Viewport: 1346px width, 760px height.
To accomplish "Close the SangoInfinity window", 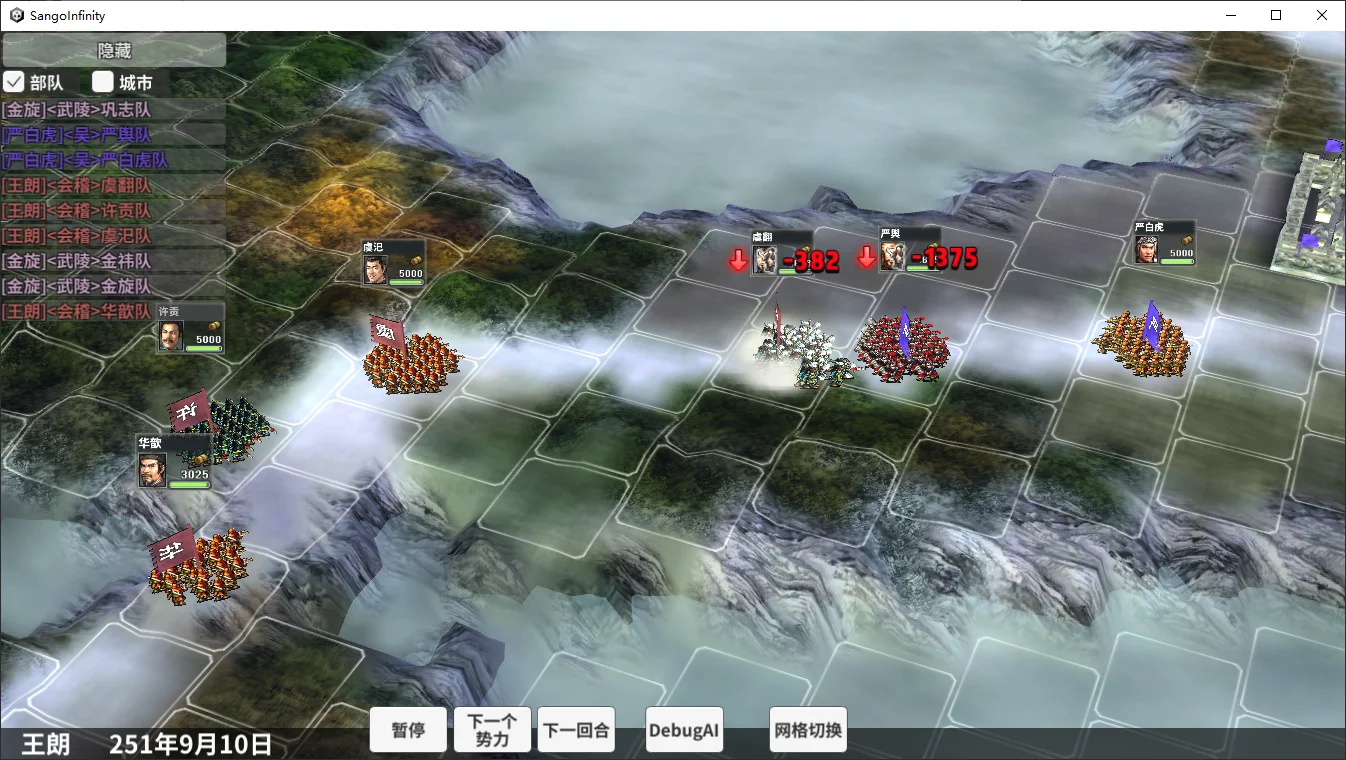I will [1322, 15].
